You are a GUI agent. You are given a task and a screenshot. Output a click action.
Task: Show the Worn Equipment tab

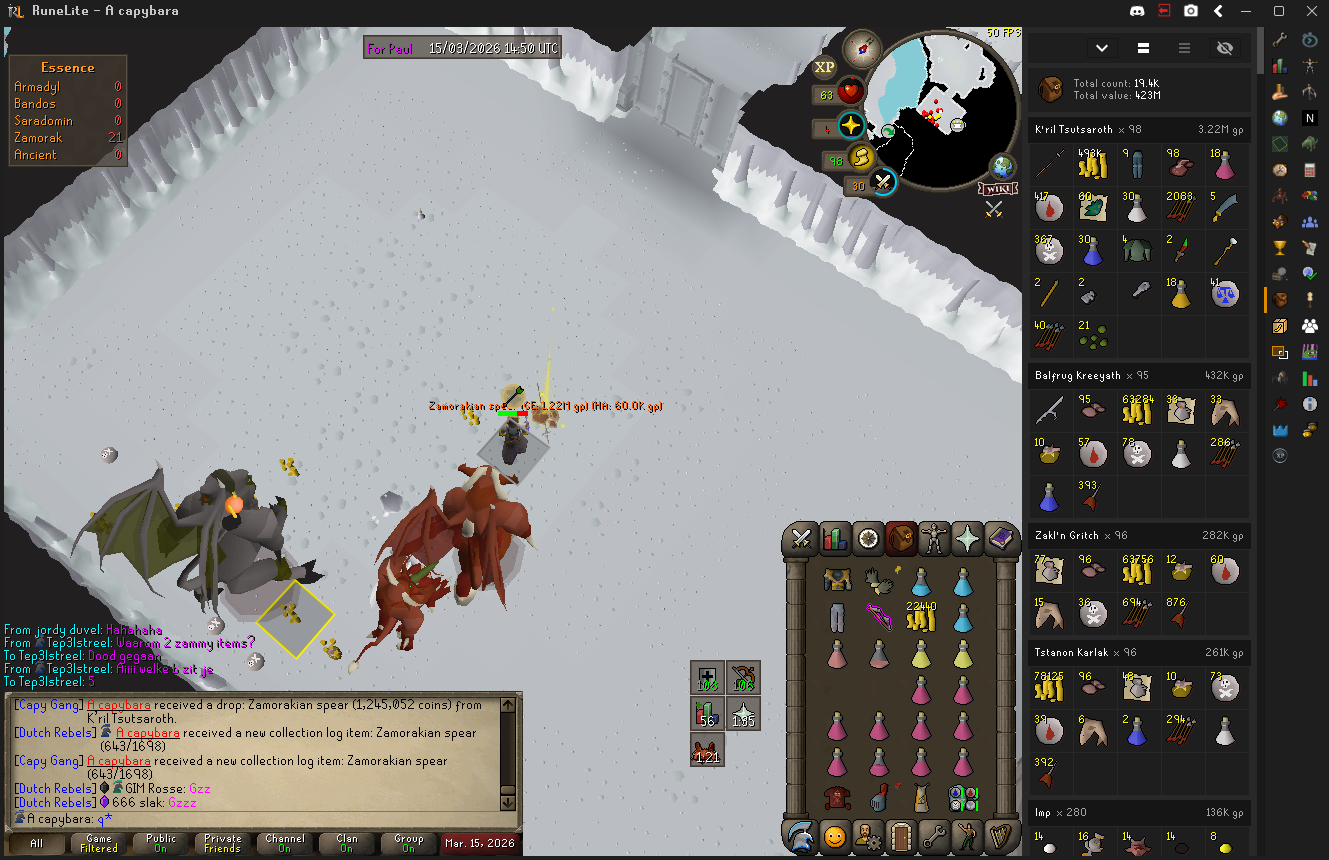[x=934, y=540]
